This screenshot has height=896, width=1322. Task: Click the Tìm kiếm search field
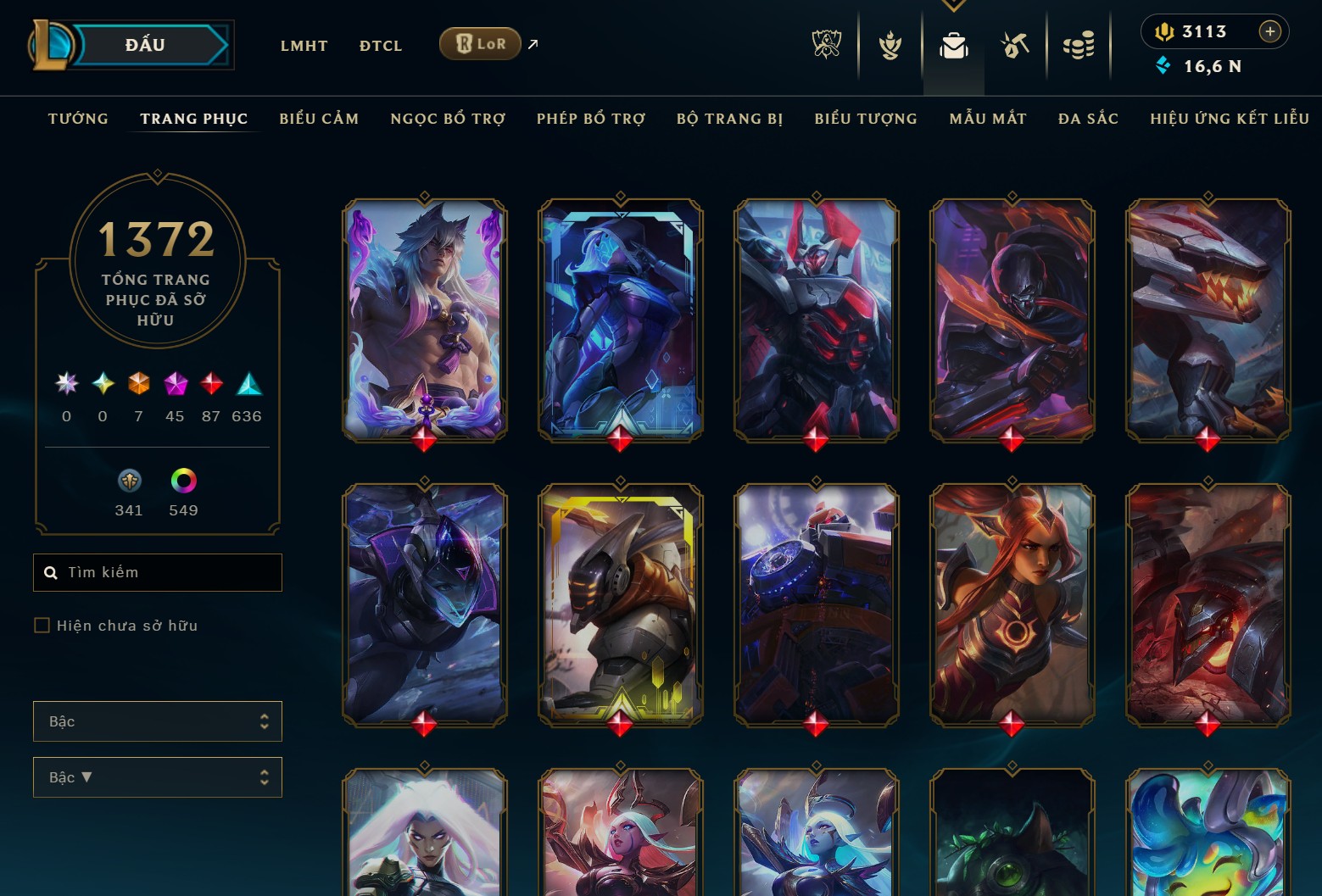157,572
